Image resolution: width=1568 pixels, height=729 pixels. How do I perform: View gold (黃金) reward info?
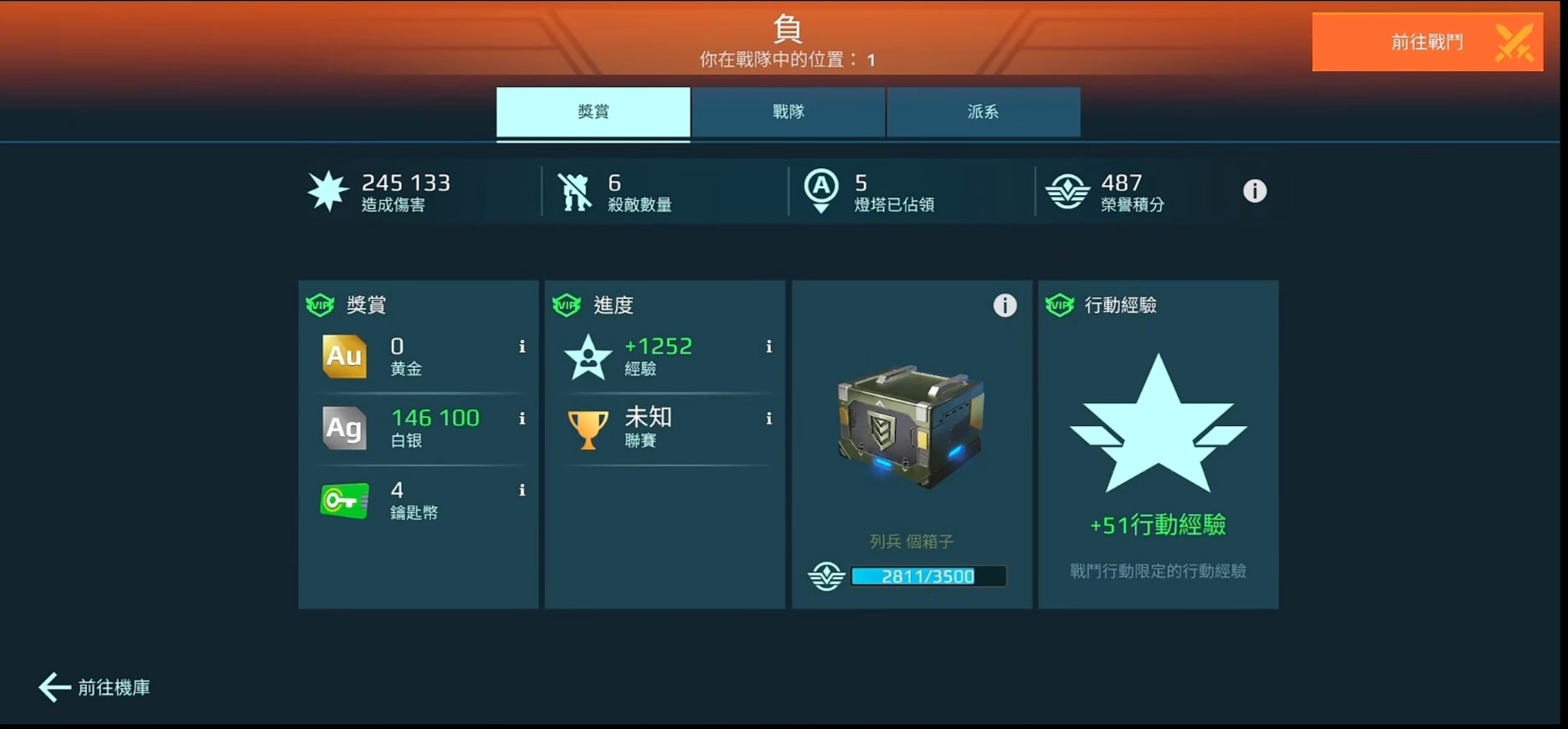522,347
